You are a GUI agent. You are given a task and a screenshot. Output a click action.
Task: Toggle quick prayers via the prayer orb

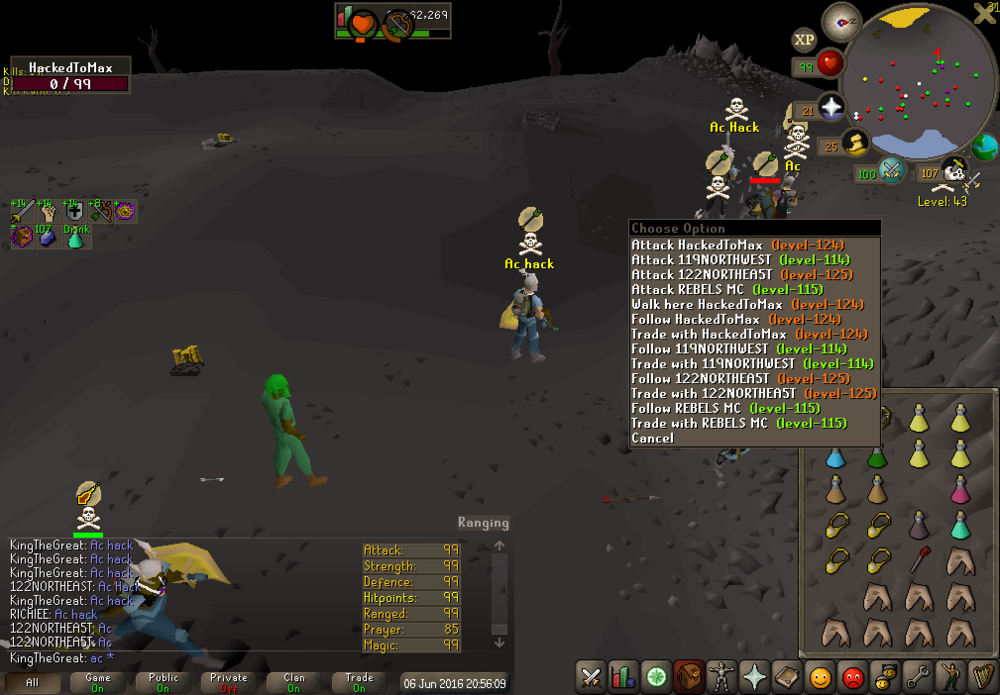pyautogui.click(x=830, y=108)
